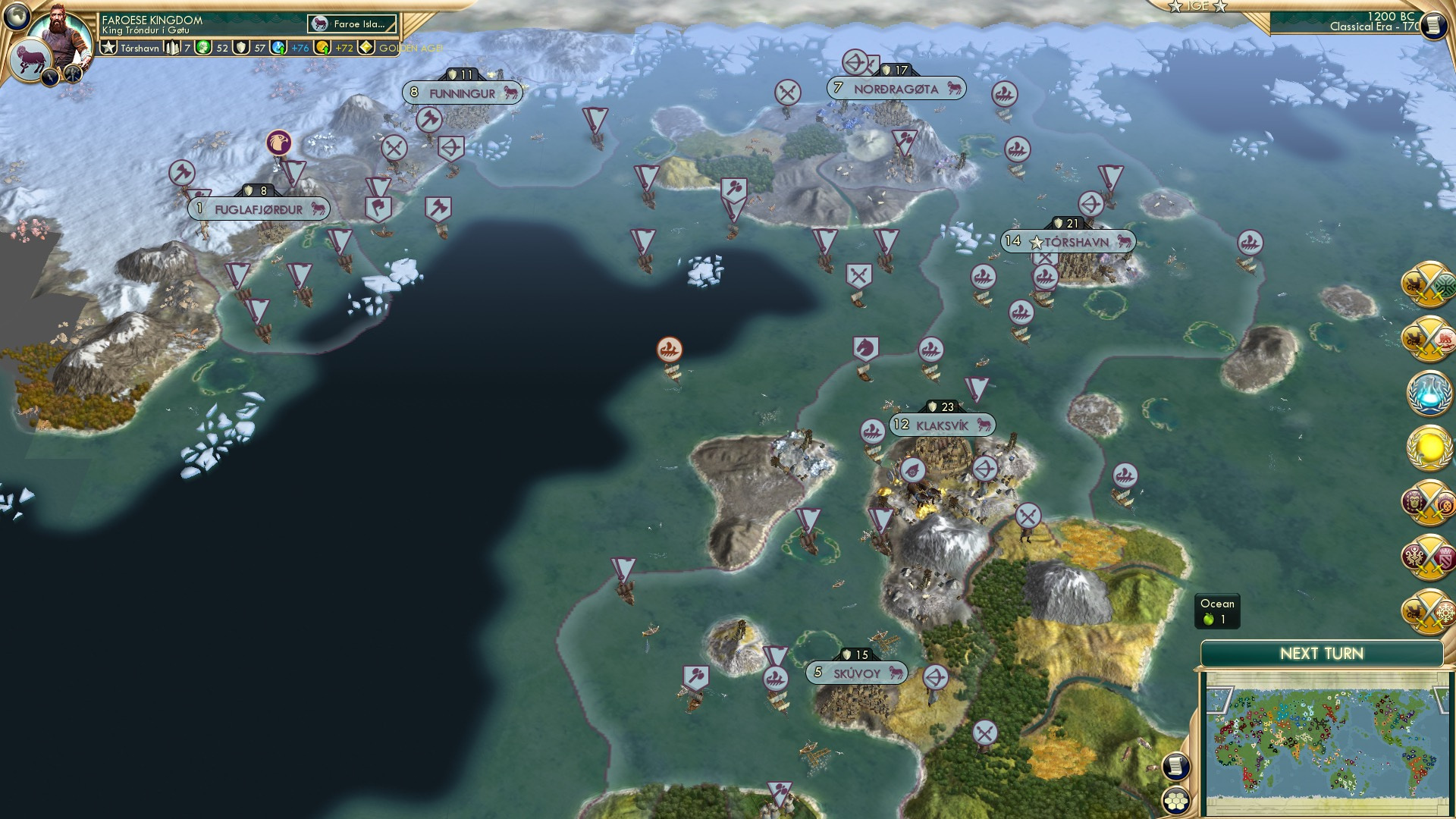Select the Klaksvík city banner
This screenshot has width=1456, height=819.
(x=940, y=425)
